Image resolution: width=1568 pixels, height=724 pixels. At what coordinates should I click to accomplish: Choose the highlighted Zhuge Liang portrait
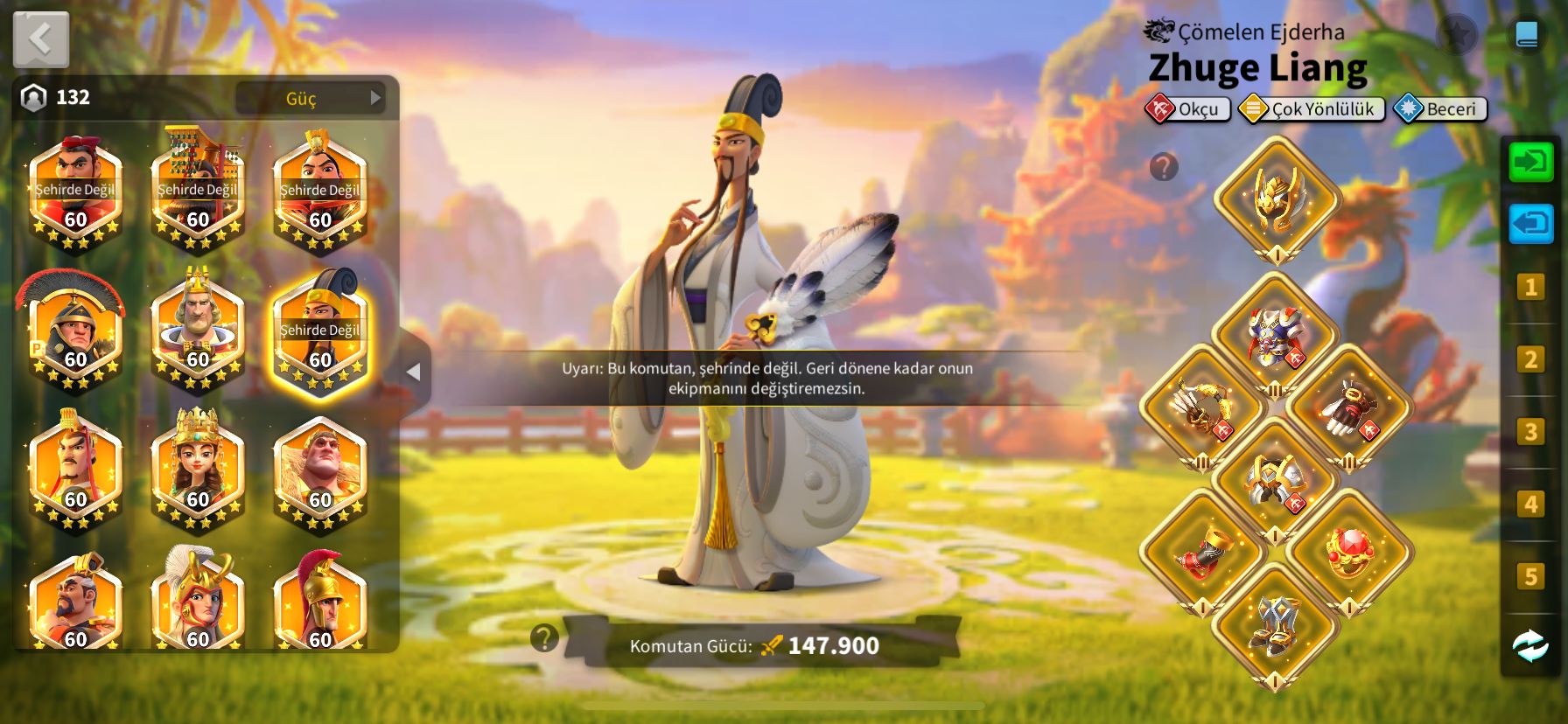pyautogui.click(x=320, y=334)
